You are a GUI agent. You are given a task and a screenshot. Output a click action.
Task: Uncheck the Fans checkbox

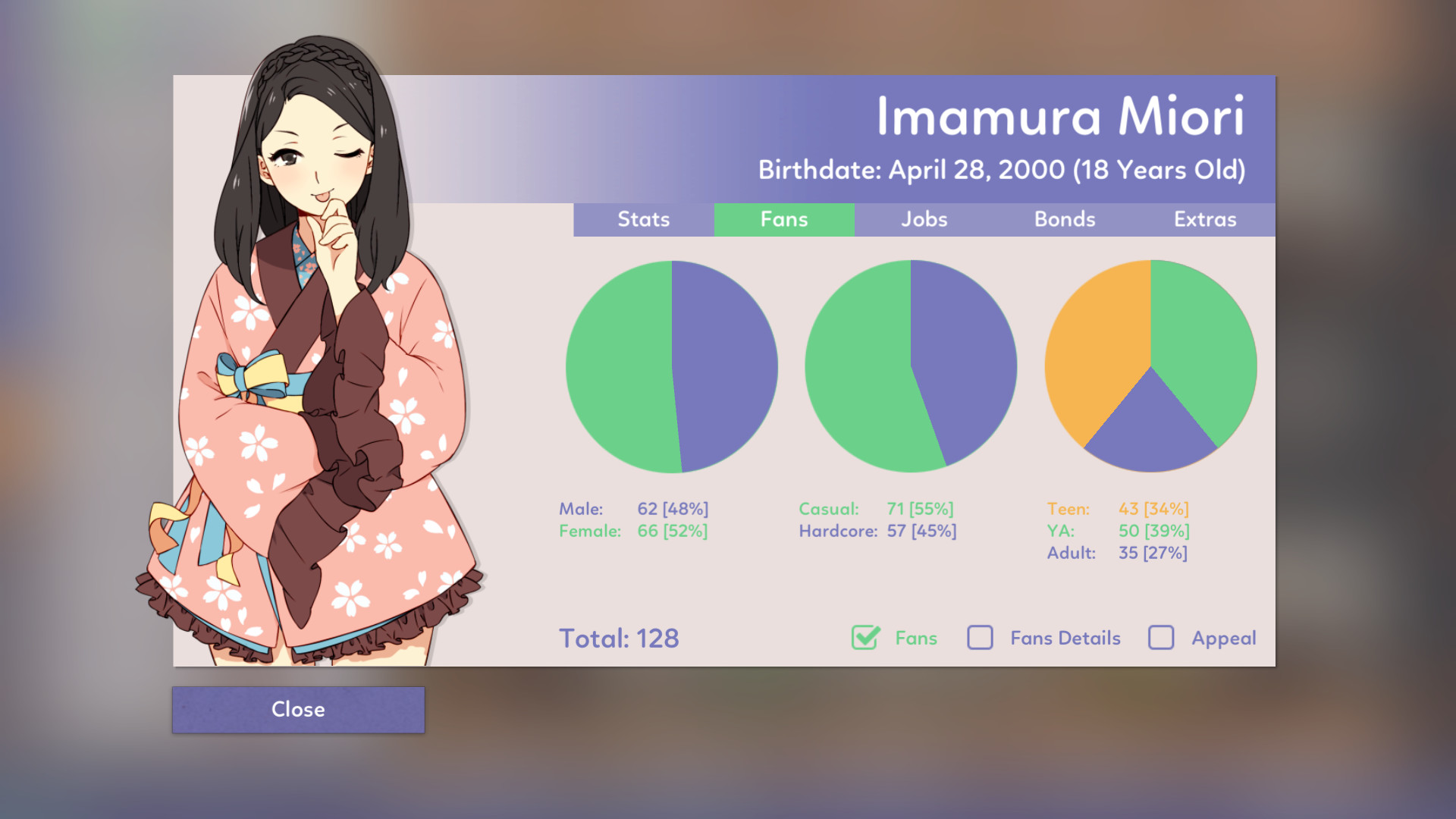pos(864,639)
